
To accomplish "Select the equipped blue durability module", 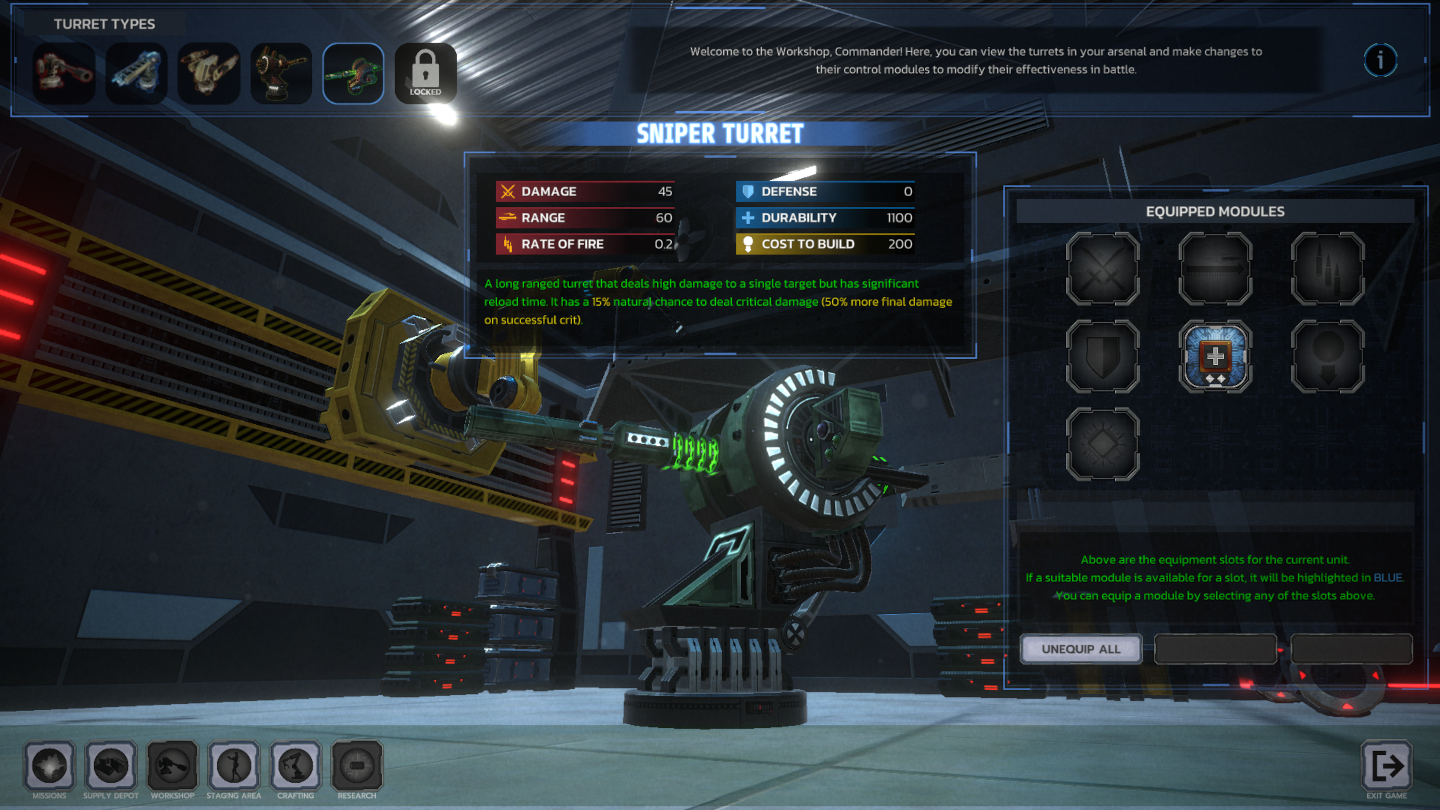I will pos(1215,356).
